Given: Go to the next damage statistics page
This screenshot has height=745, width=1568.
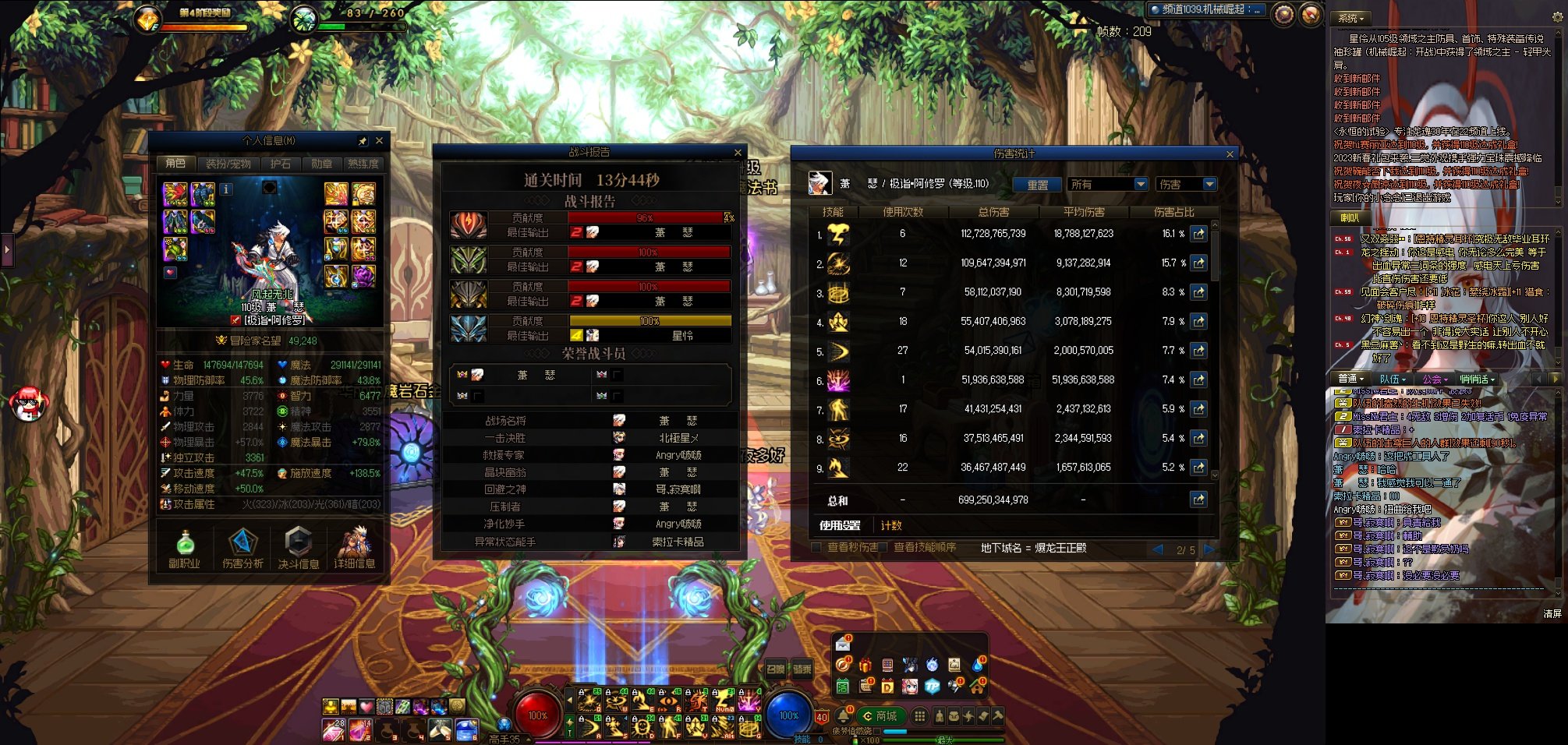Looking at the screenshot, I should pyautogui.click(x=1209, y=549).
